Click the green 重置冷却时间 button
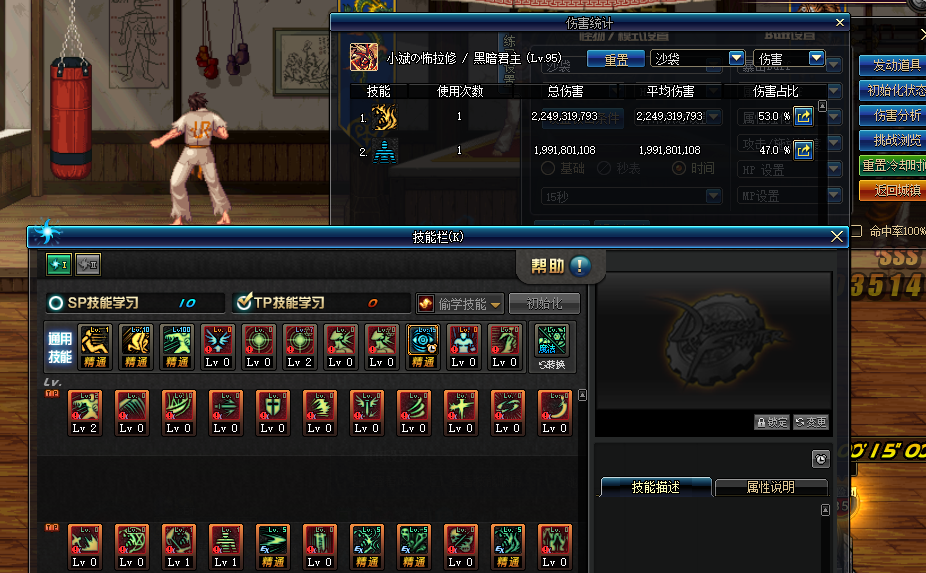The image size is (926, 573). [x=892, y=165]
